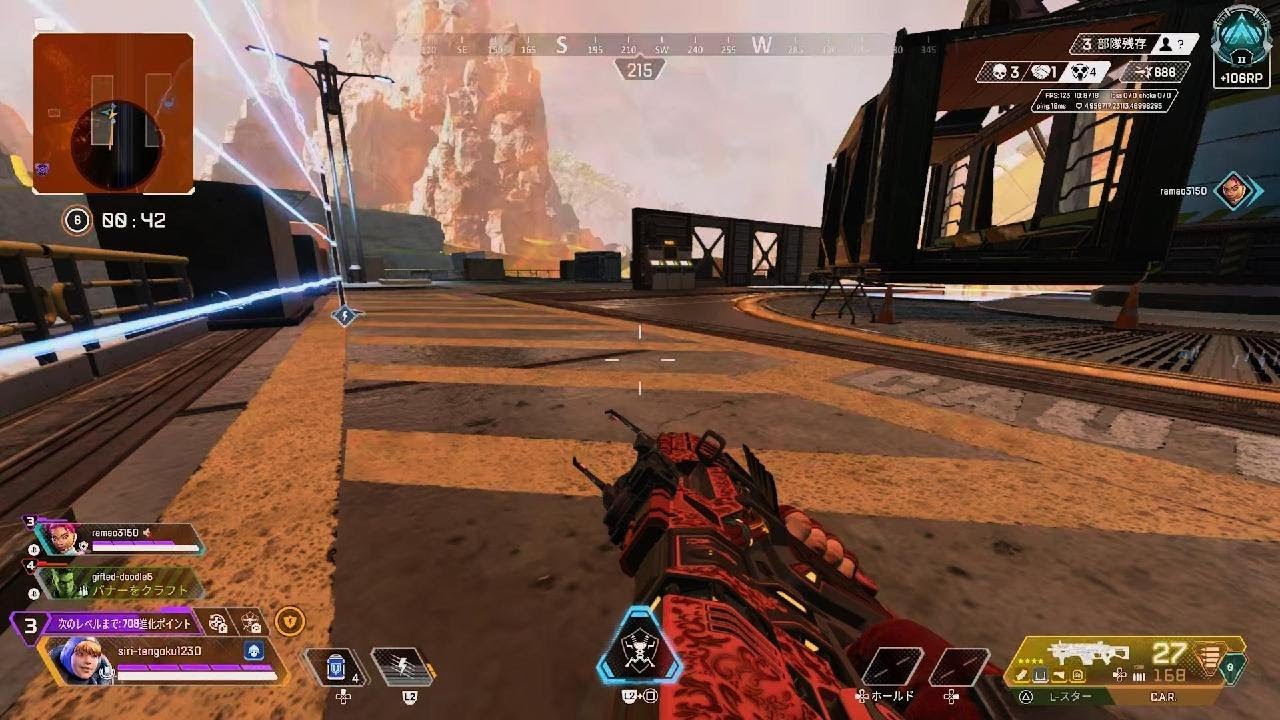Screen dimensions: 1280x720
Task: Open the damage dealt counter
Action: pos(1151,72)
